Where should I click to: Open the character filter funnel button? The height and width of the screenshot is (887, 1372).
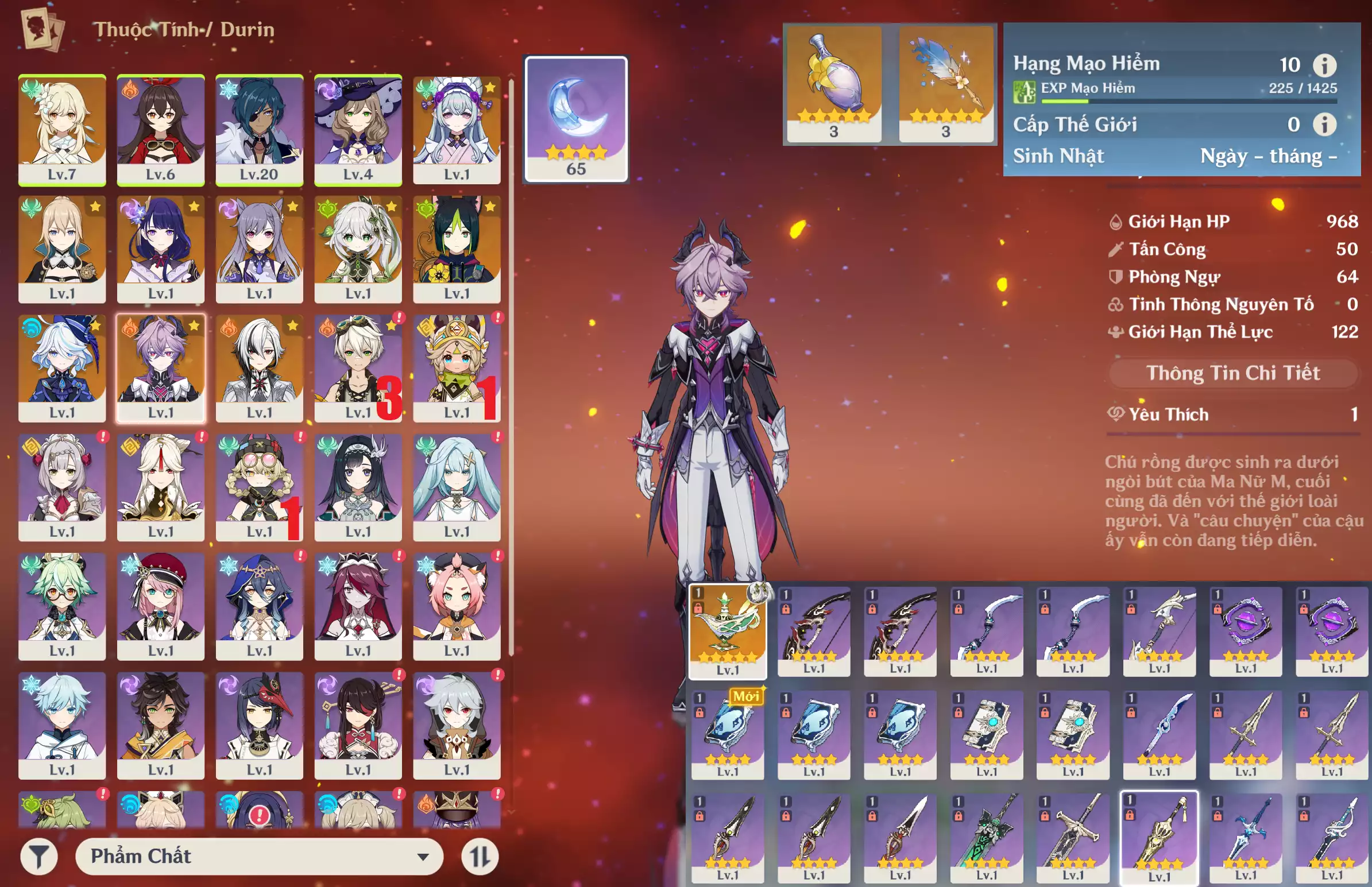[x=38, y=857]
